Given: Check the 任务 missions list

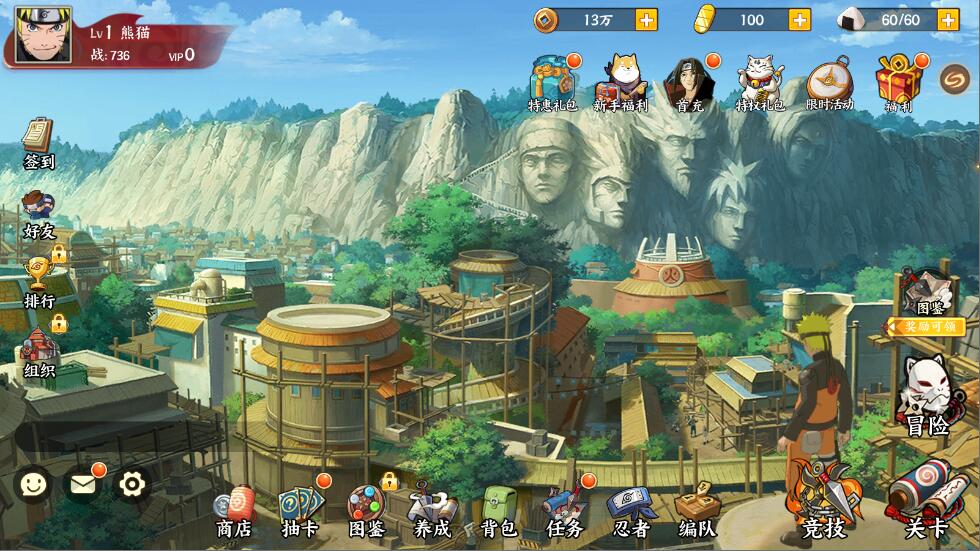Looking at the screenshot, I should (x=564, y=510).
